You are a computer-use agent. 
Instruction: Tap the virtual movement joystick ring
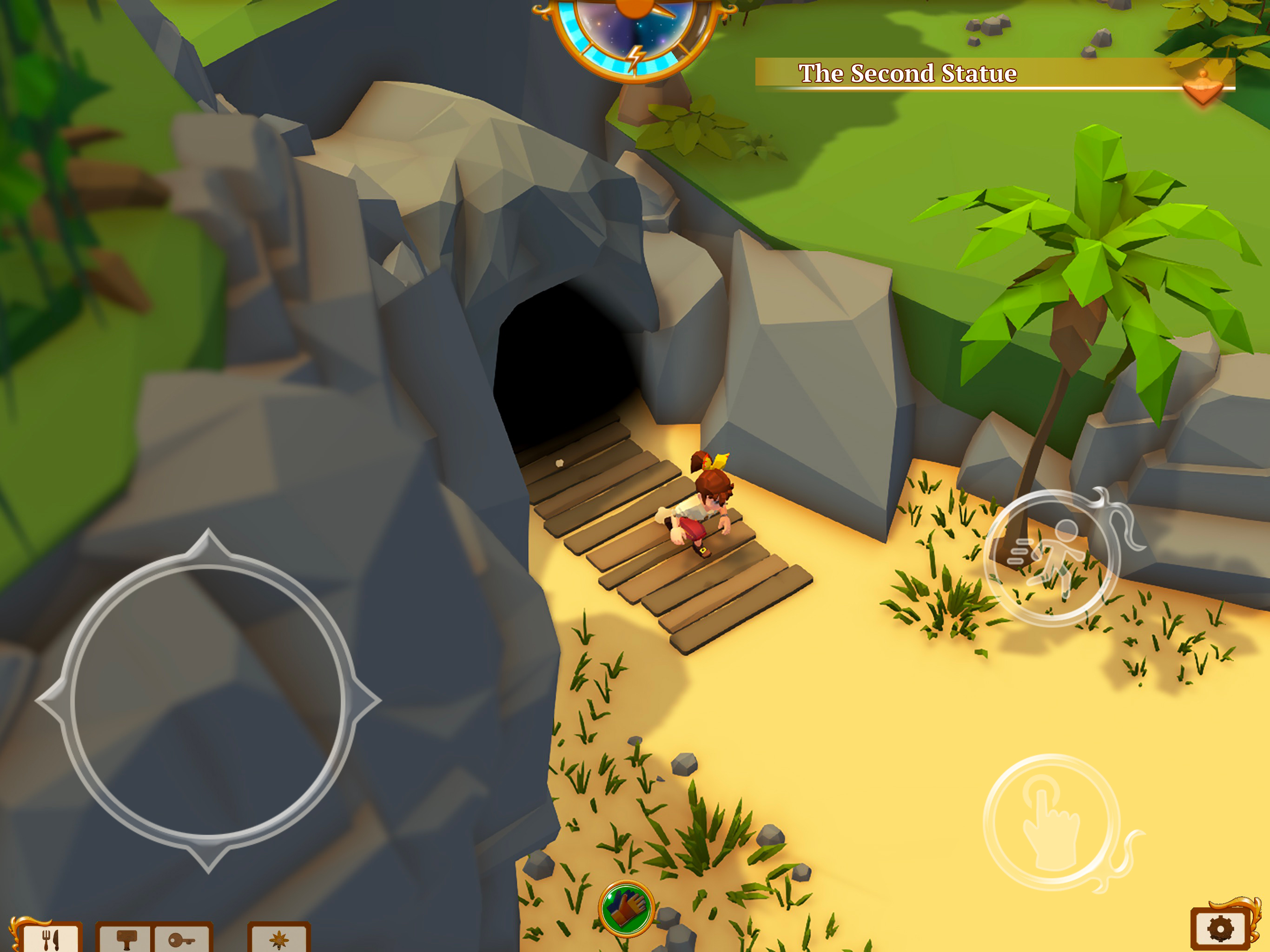(208, 701)
